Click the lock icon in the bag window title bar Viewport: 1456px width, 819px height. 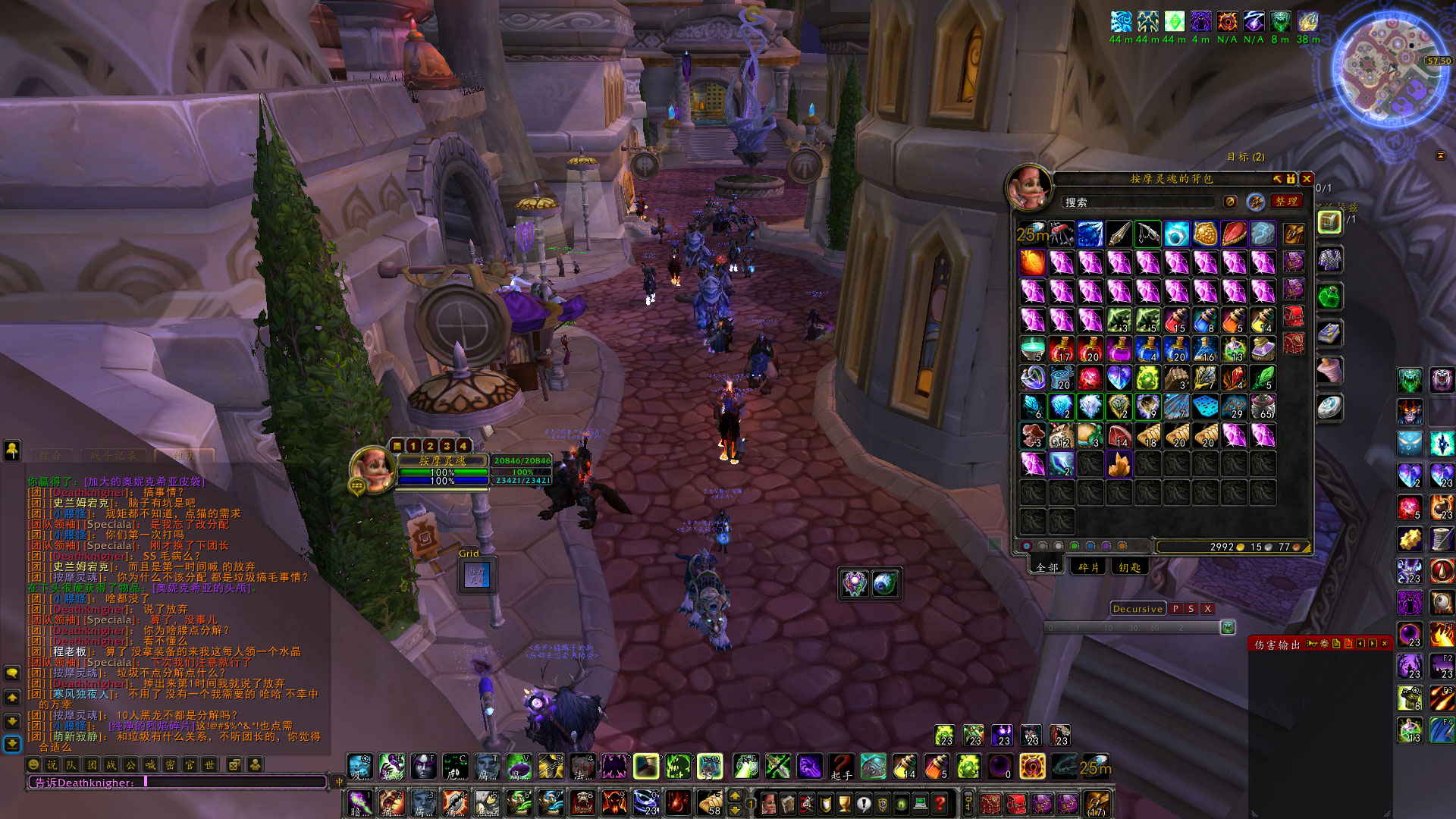[1291, 180]
